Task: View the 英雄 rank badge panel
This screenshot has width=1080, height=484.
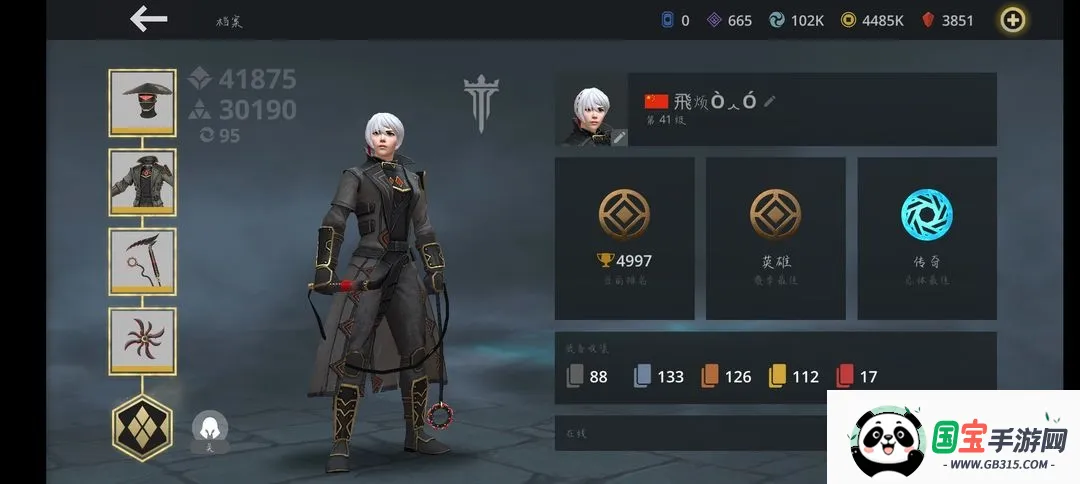Action: click(x=775, y=238)
